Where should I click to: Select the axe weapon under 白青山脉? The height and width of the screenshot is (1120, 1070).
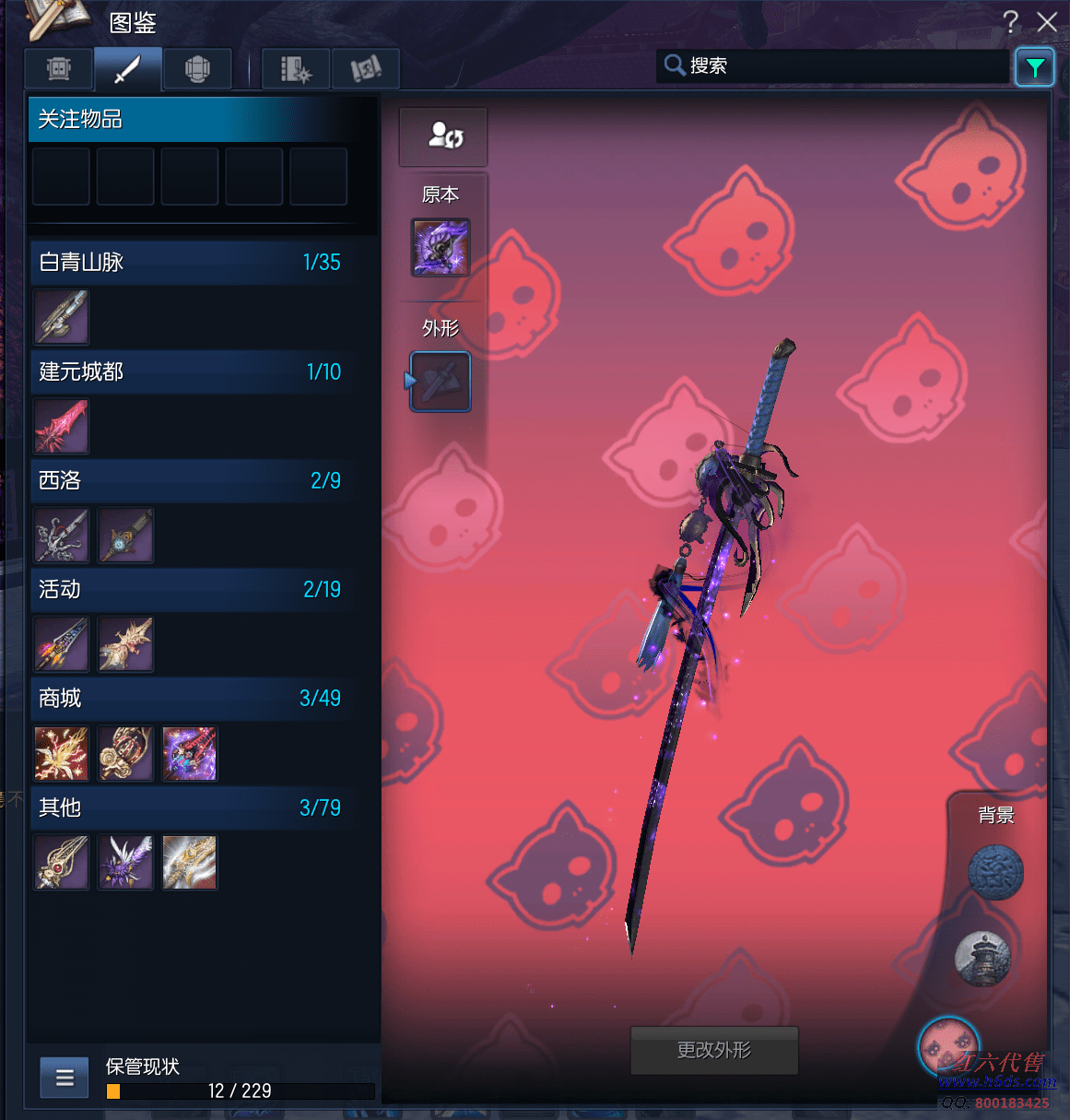point(62,317)
